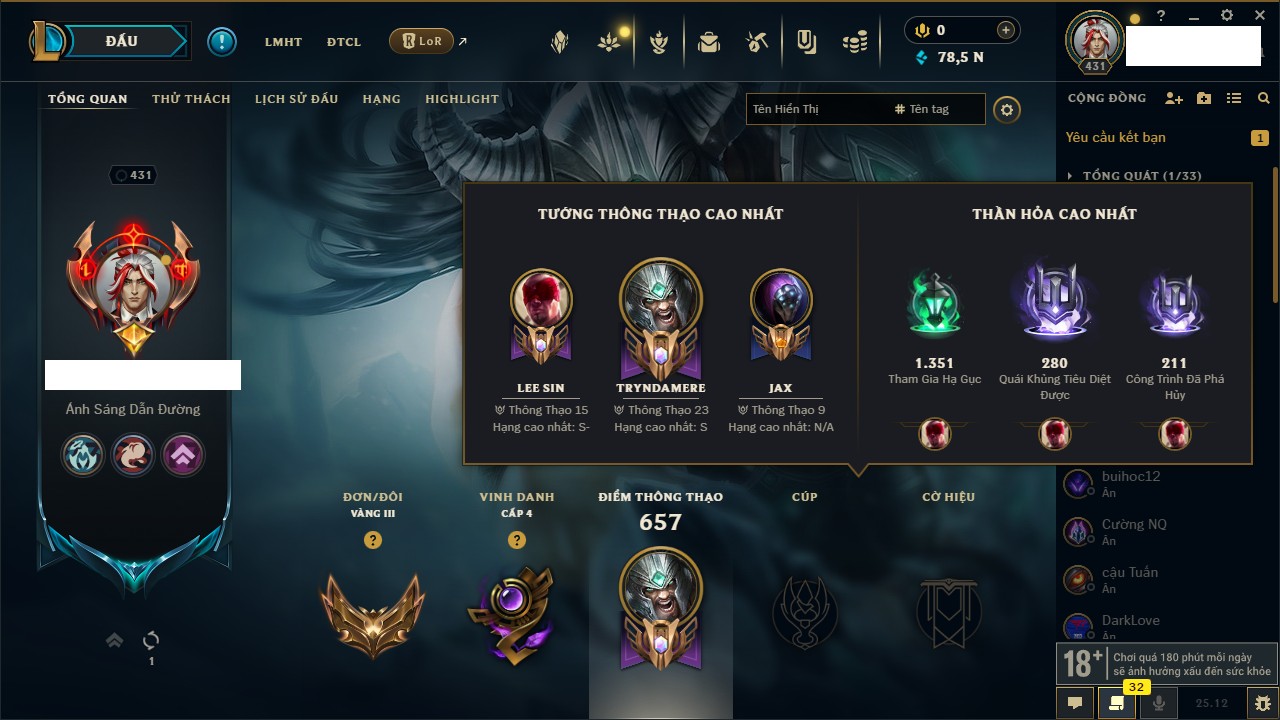The height and width of the screenshot is (720, 1280).
Task: Select the HẠNG tab
Action: [381, 99]
